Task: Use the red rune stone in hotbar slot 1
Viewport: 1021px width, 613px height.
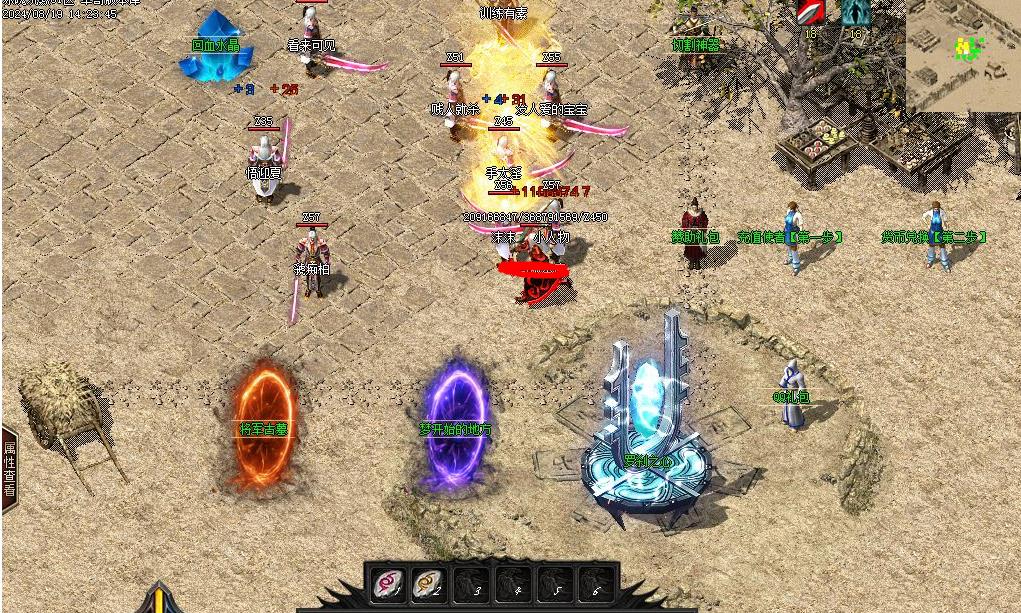Action: pos(387,583)
